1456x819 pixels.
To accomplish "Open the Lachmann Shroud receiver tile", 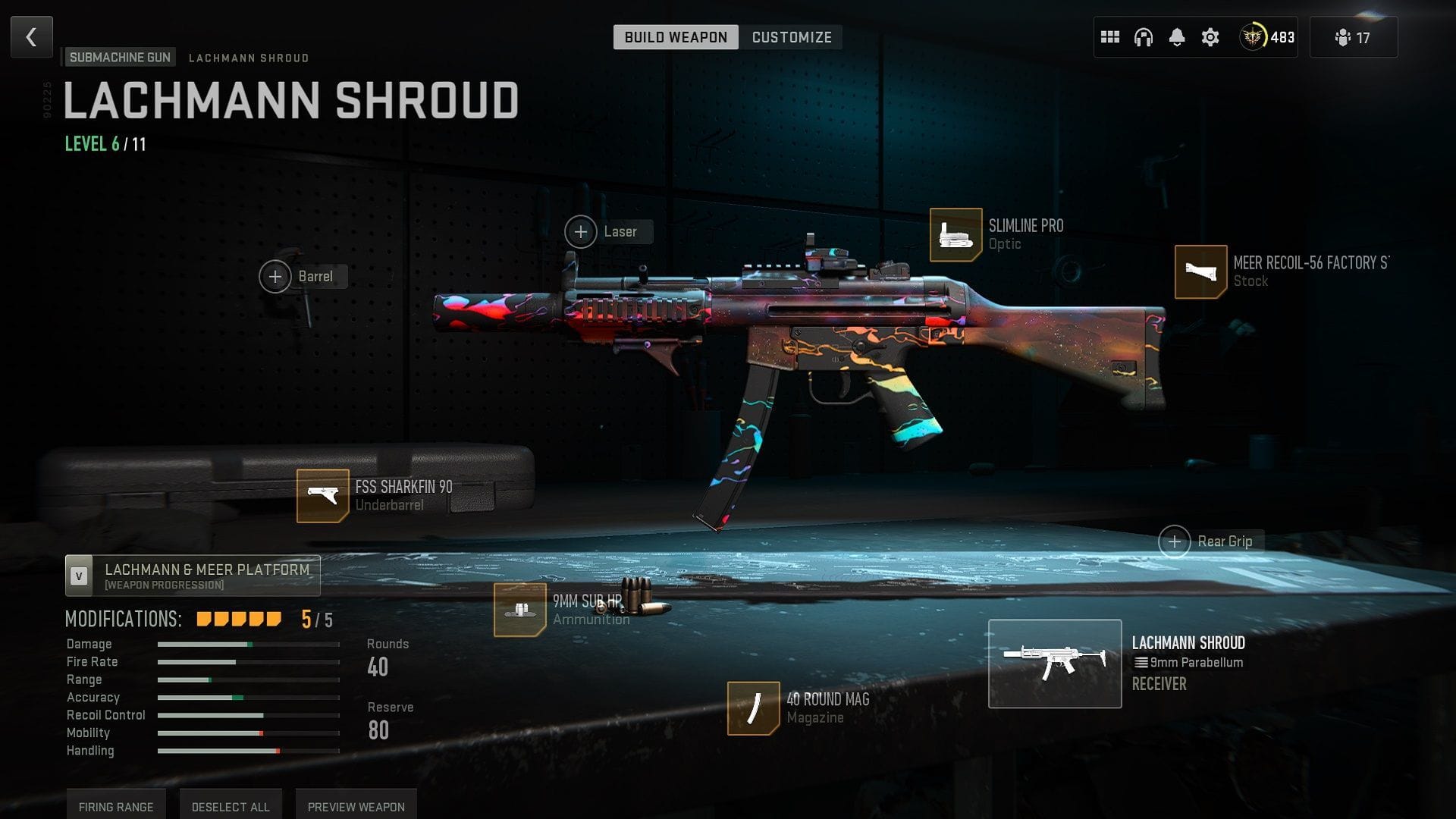I will pos(1055,664).
